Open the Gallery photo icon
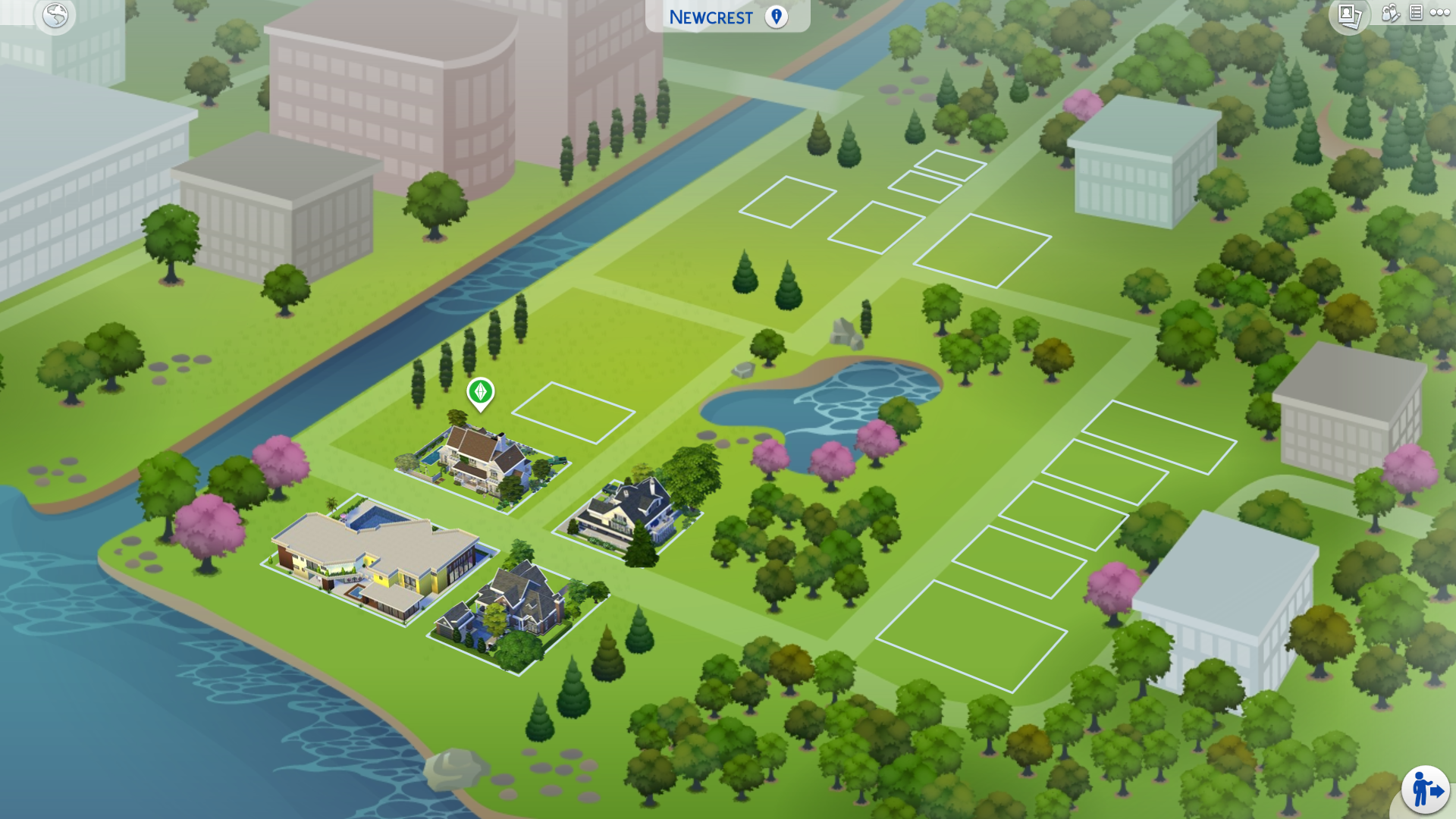This screenshot has height=819, width=1456. click(x=1349, y=15)
